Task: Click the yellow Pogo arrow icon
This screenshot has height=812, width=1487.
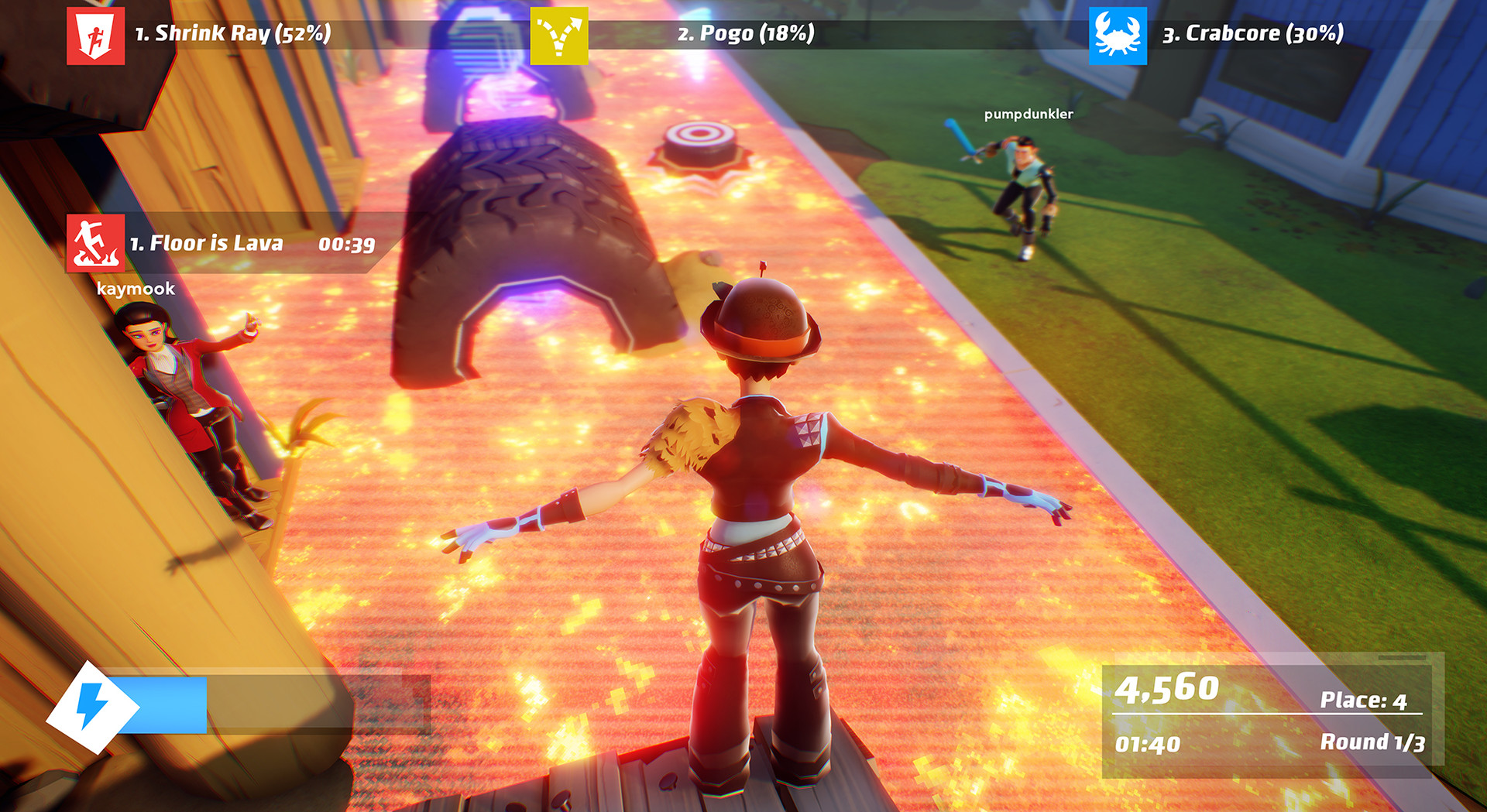Action: pos(558,33)
